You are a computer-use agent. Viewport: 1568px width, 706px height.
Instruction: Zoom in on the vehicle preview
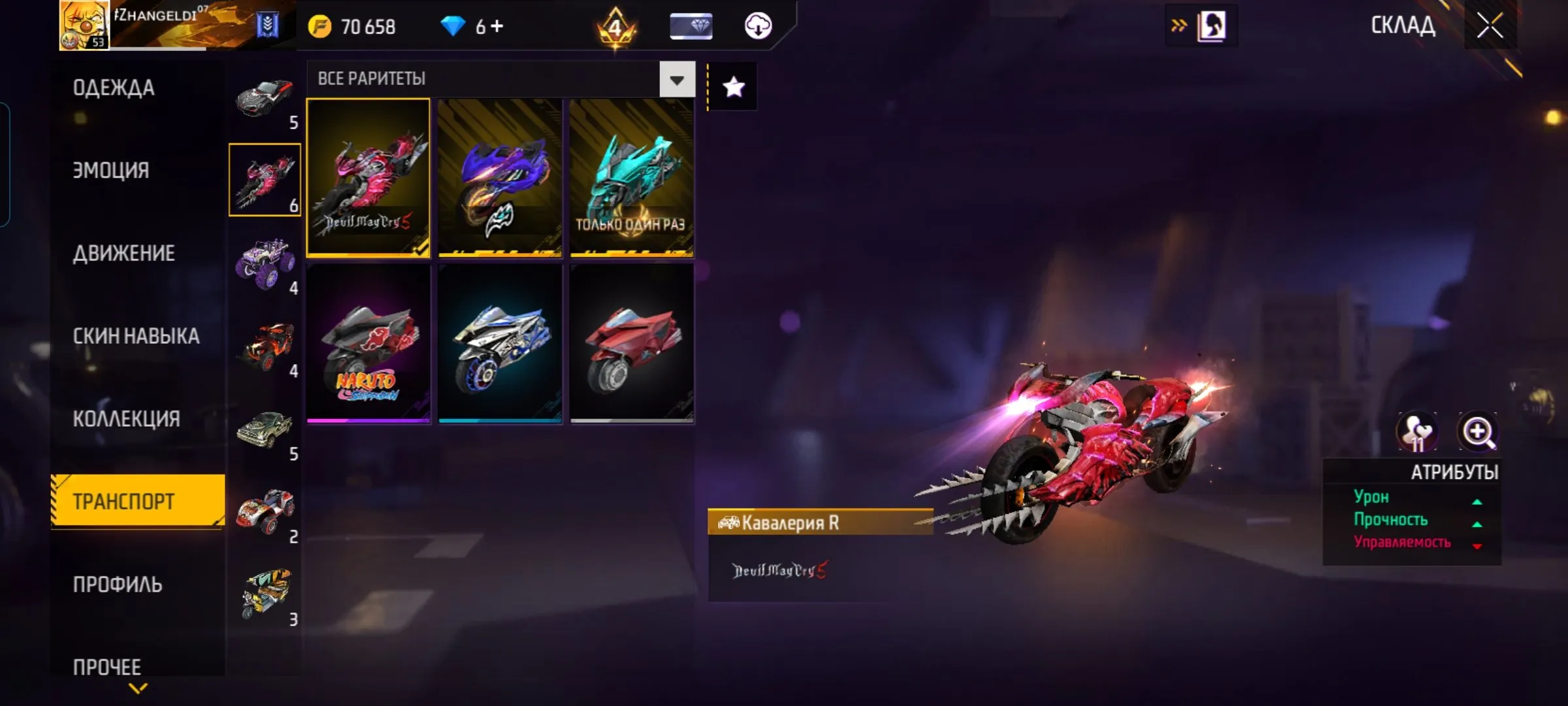[1478, 431]
